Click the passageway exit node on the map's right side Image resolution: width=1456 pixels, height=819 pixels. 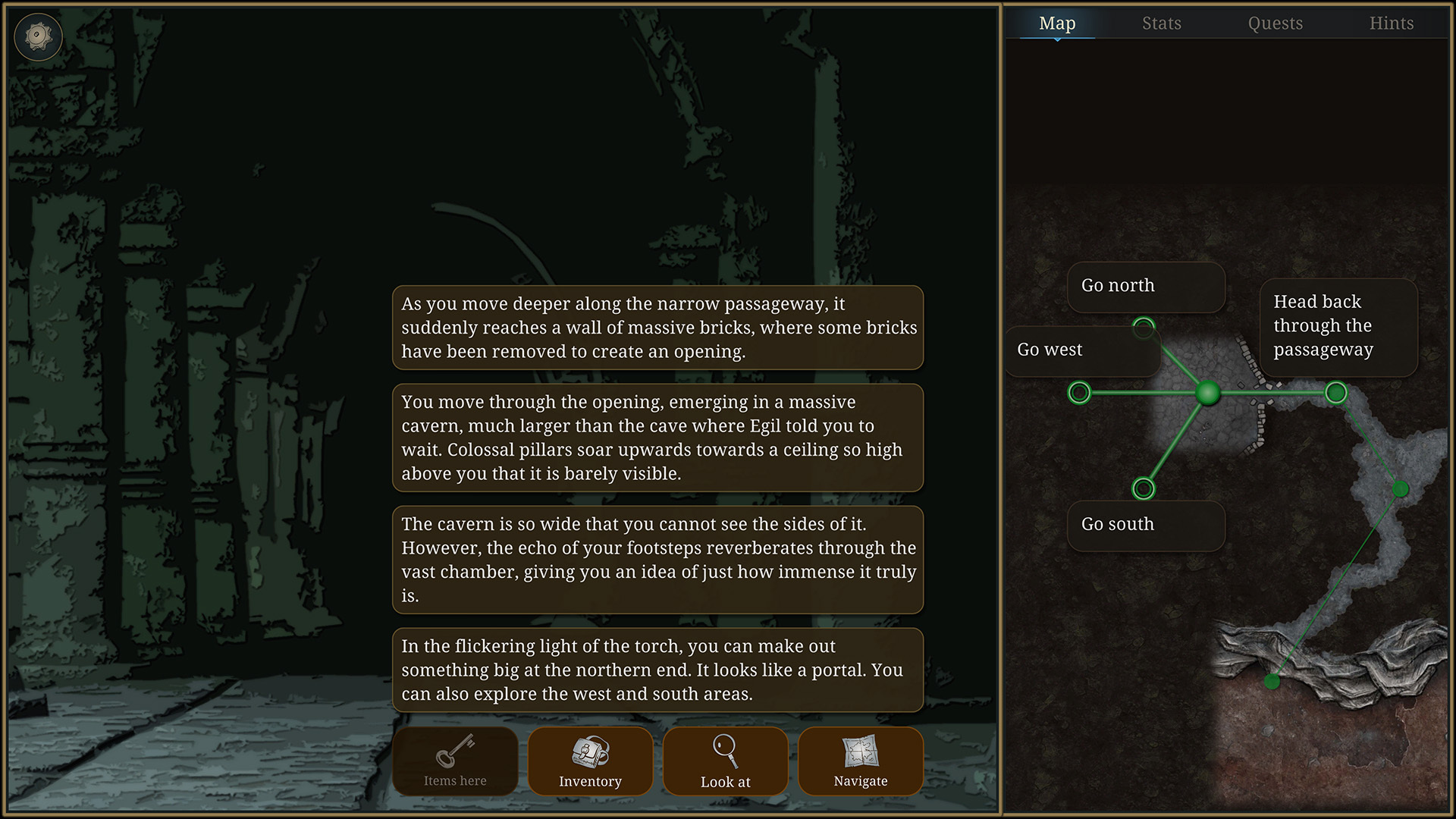[x=1335, y=393]
